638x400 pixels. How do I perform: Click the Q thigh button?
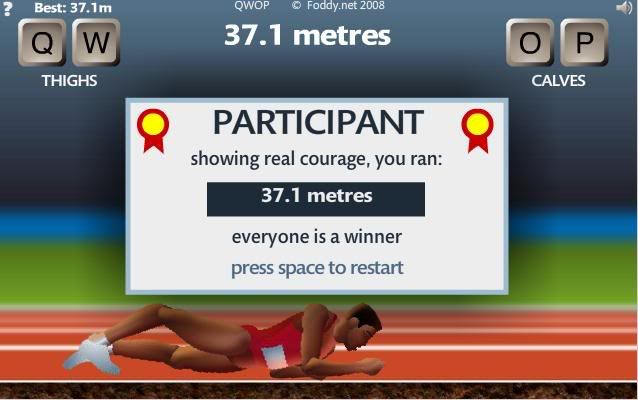pos(43,43)
